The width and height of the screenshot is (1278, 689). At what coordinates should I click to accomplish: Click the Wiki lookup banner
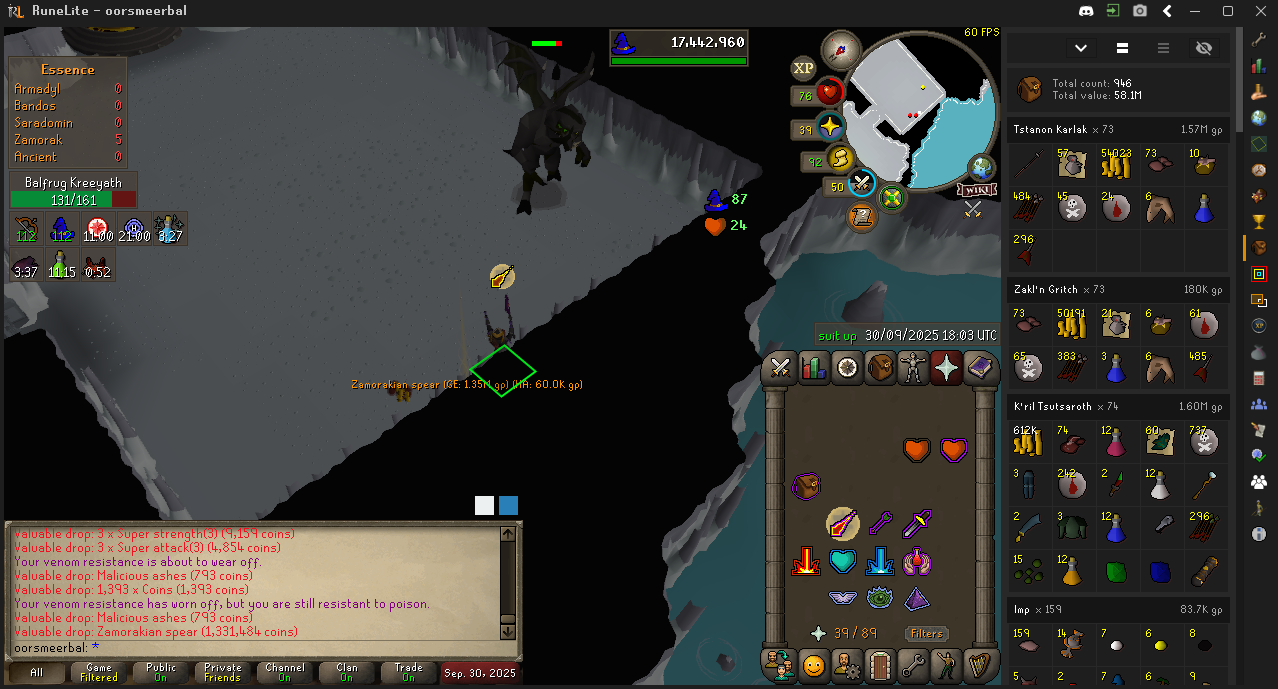point(975,189)
